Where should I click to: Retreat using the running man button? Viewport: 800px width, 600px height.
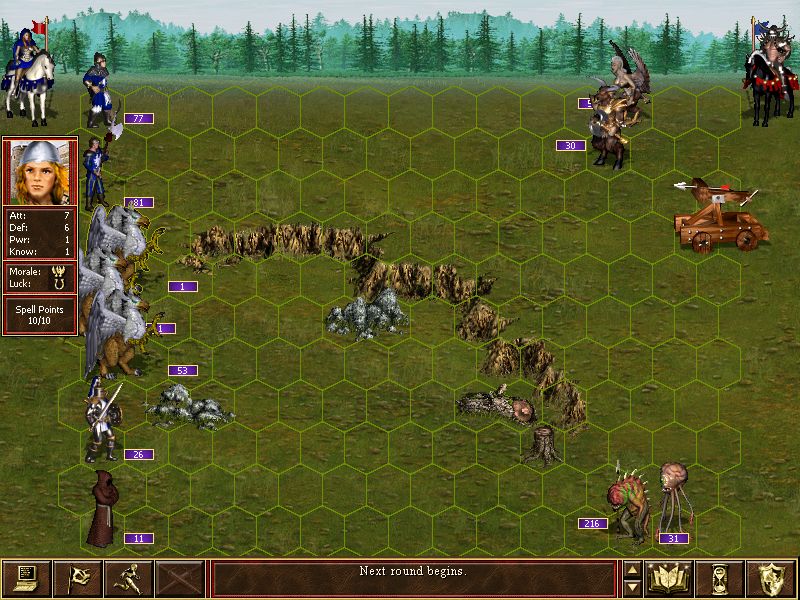pos(128,578)
